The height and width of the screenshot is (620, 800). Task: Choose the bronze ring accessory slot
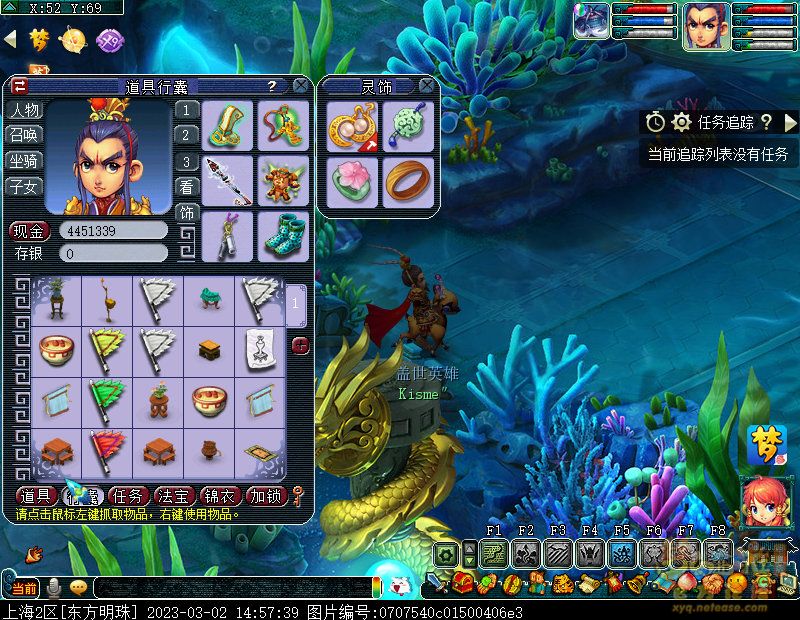(407, 182)
